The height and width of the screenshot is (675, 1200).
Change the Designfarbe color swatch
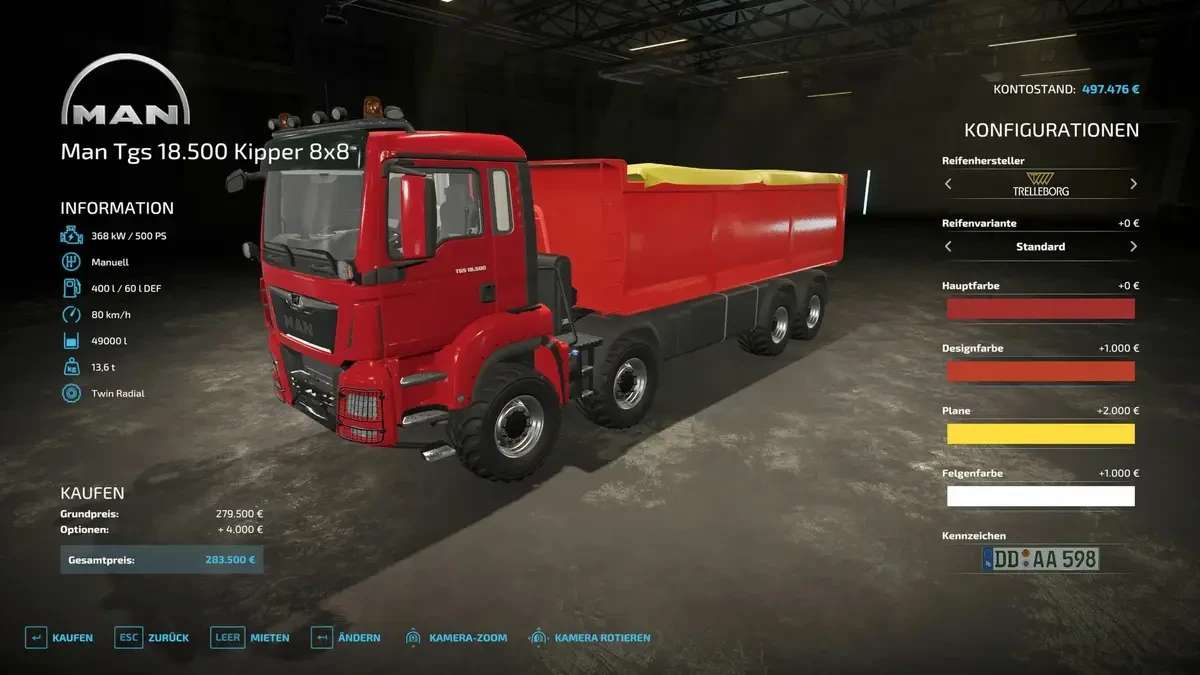(1040, 371)
